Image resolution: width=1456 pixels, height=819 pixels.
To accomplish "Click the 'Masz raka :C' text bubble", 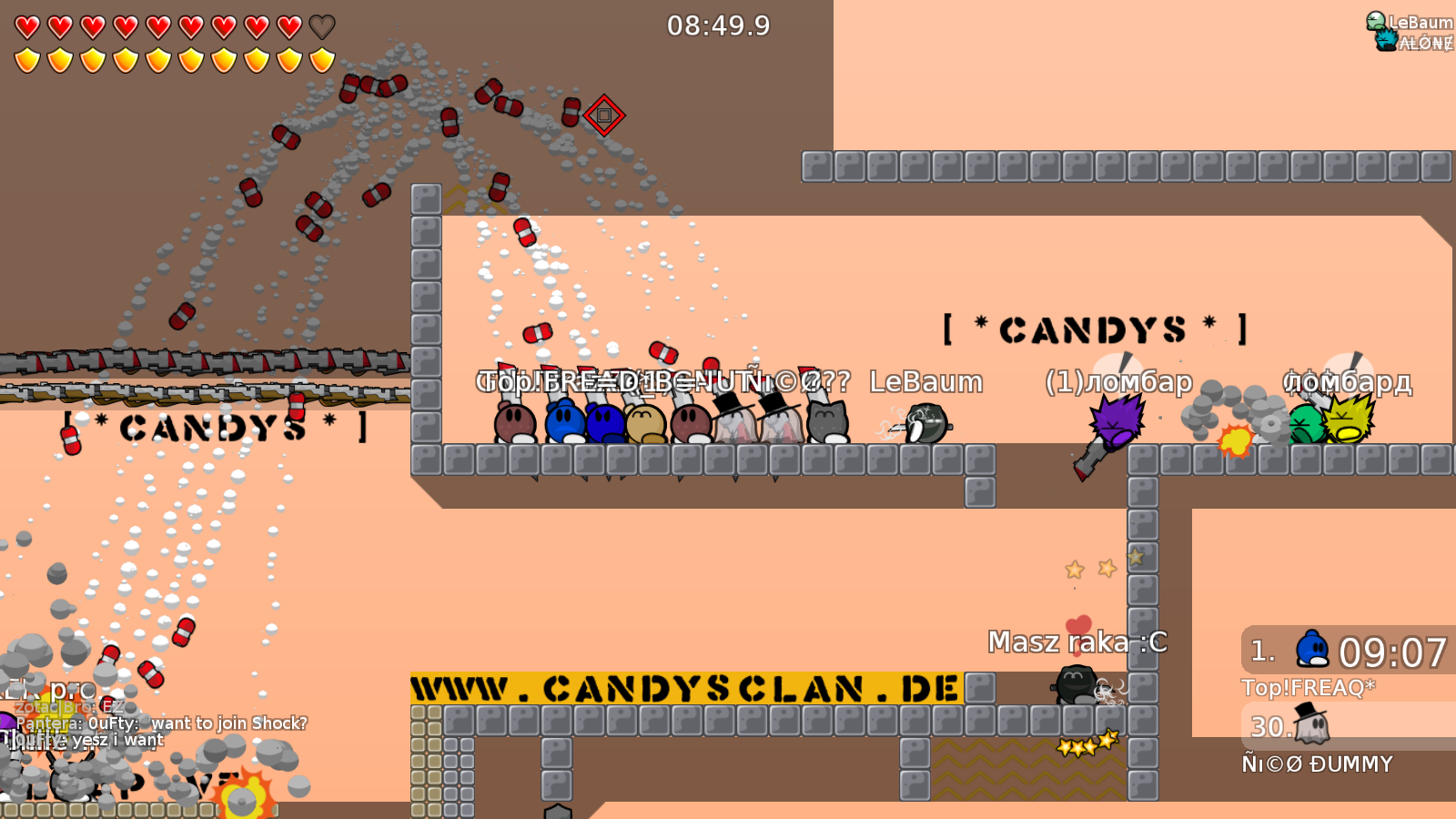I will pyautogui.click(x=1077, y=642).
